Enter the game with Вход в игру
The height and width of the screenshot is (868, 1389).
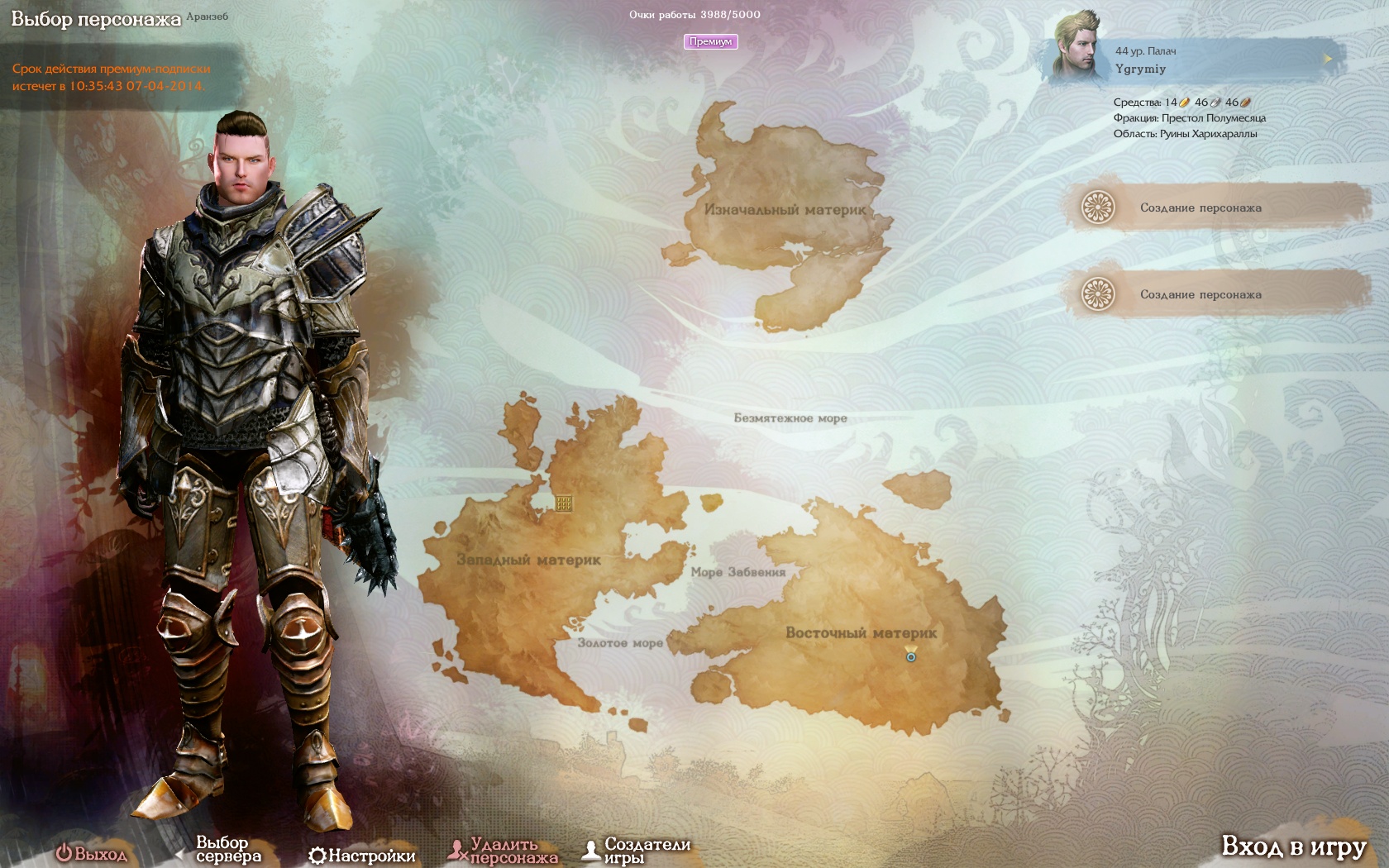[1293, 847]
